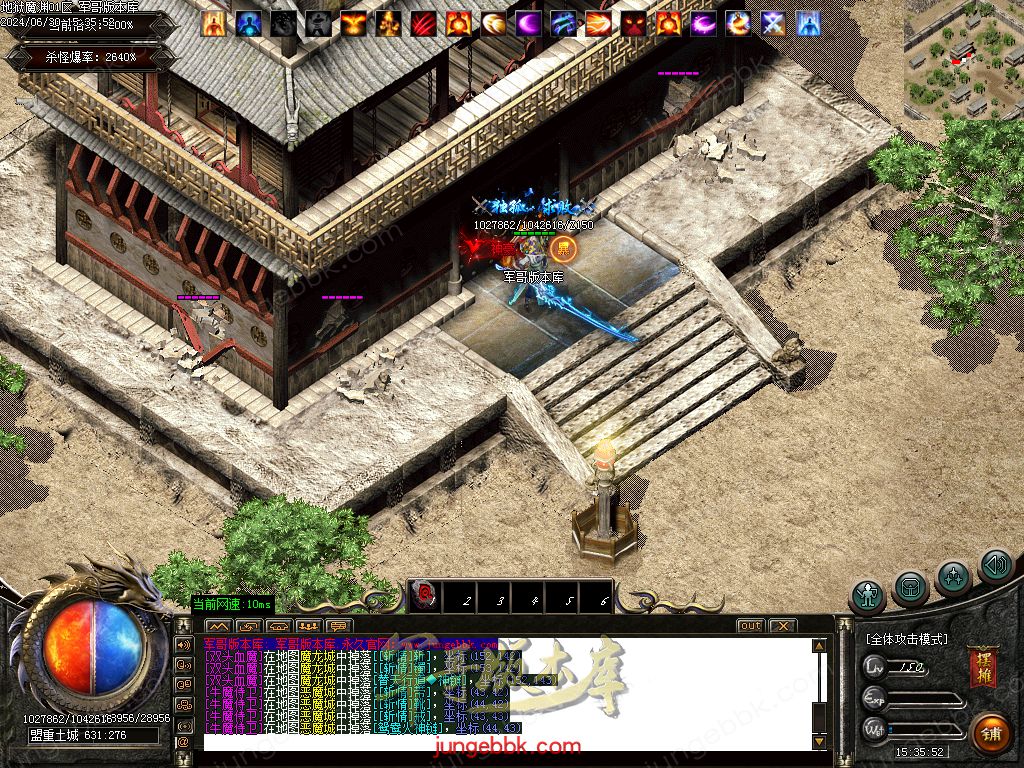Open the bag inventory round button

911,585
